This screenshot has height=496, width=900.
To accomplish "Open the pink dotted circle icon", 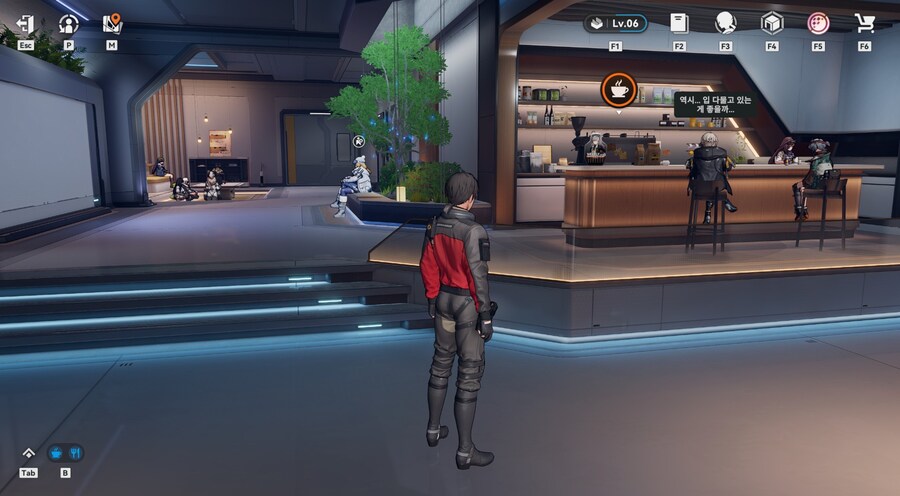I will pyautogui.click(x=818, y=23).
